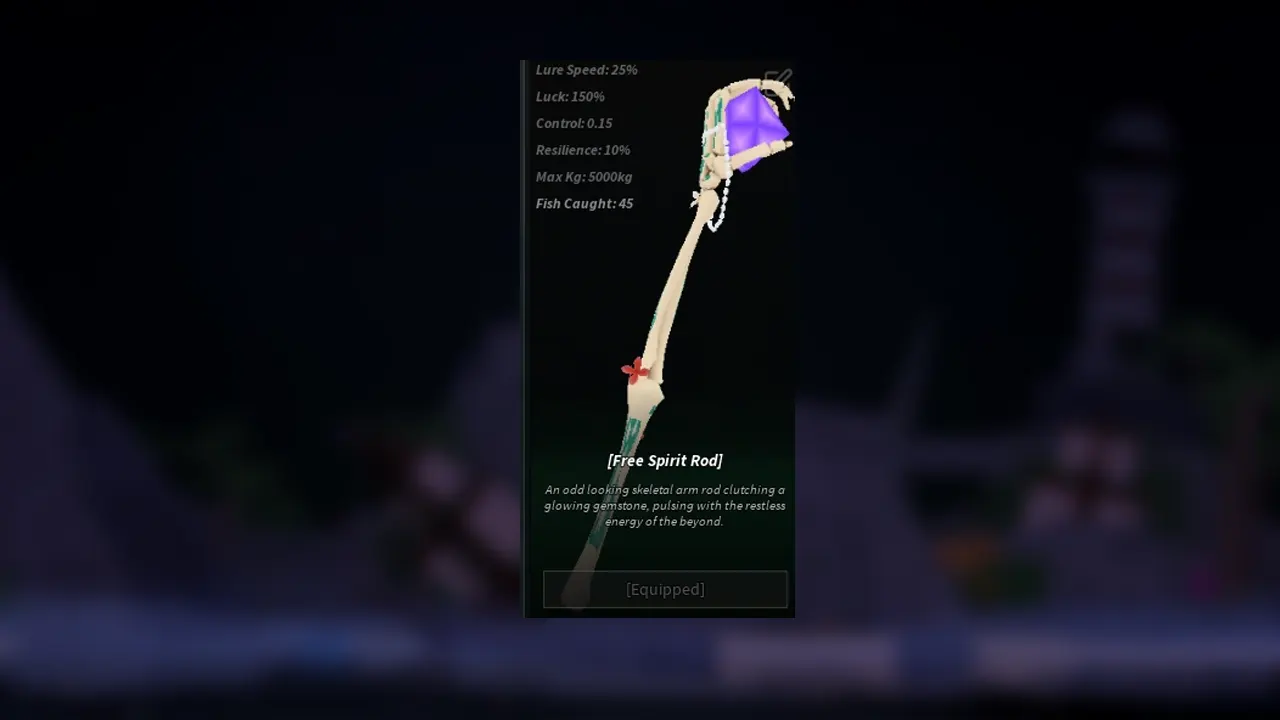The image size is (1280, 720).
Task: Select the Lure Speed 25% stat
Action: point(587,70)
